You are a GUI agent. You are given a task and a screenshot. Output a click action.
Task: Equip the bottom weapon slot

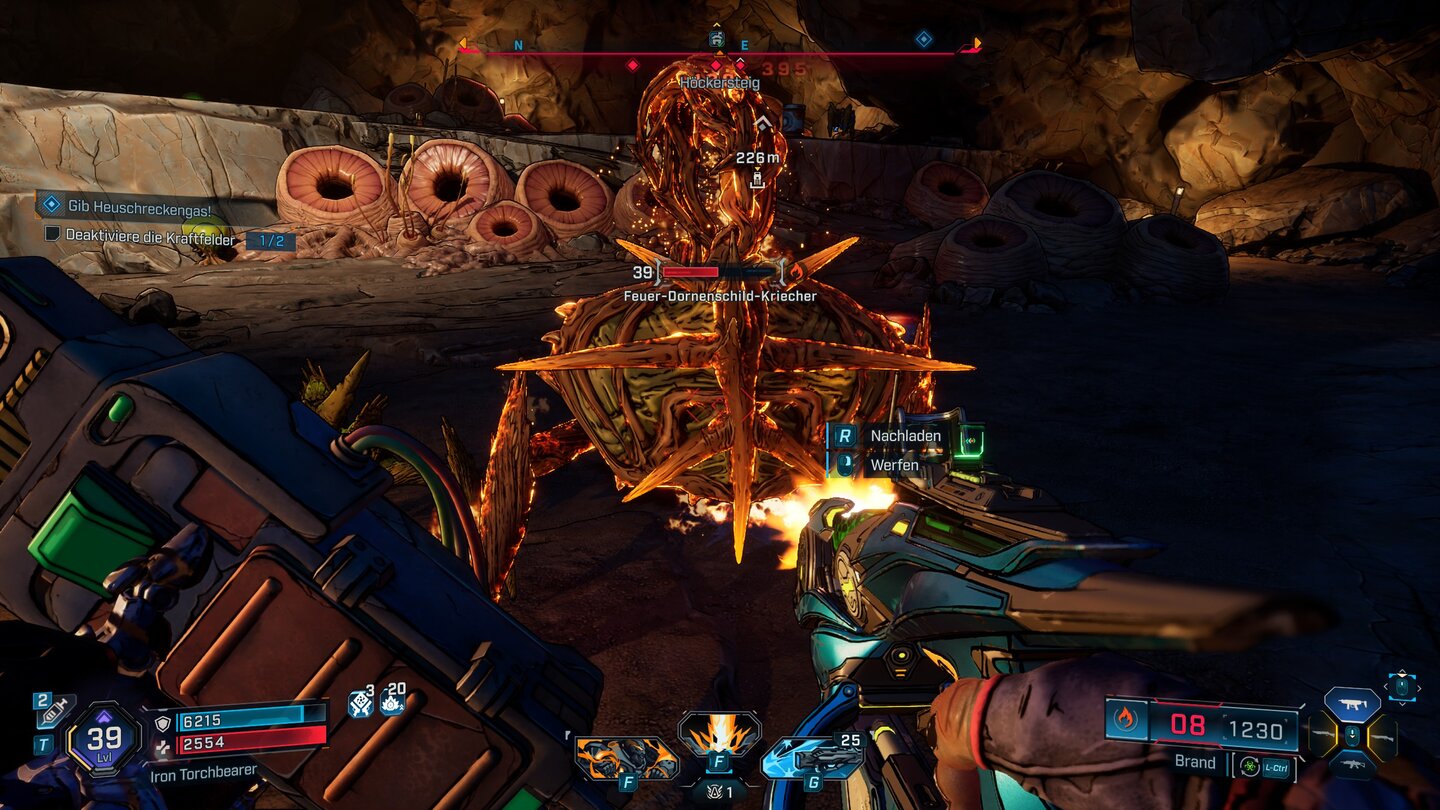click(x=1352, y=766)
